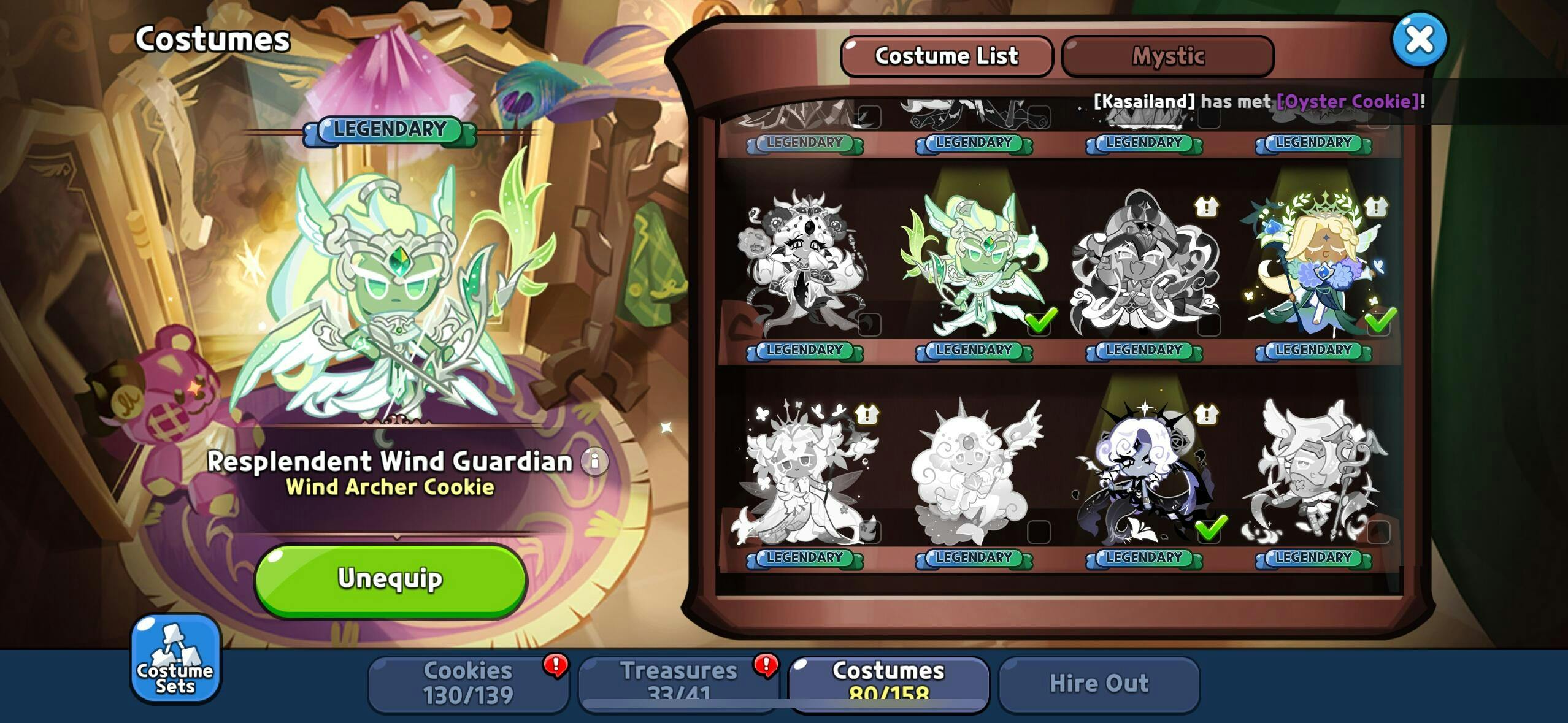Click the green Unequip button
The width and height of the screenshot is (1568, 723).
click(390, 580)
